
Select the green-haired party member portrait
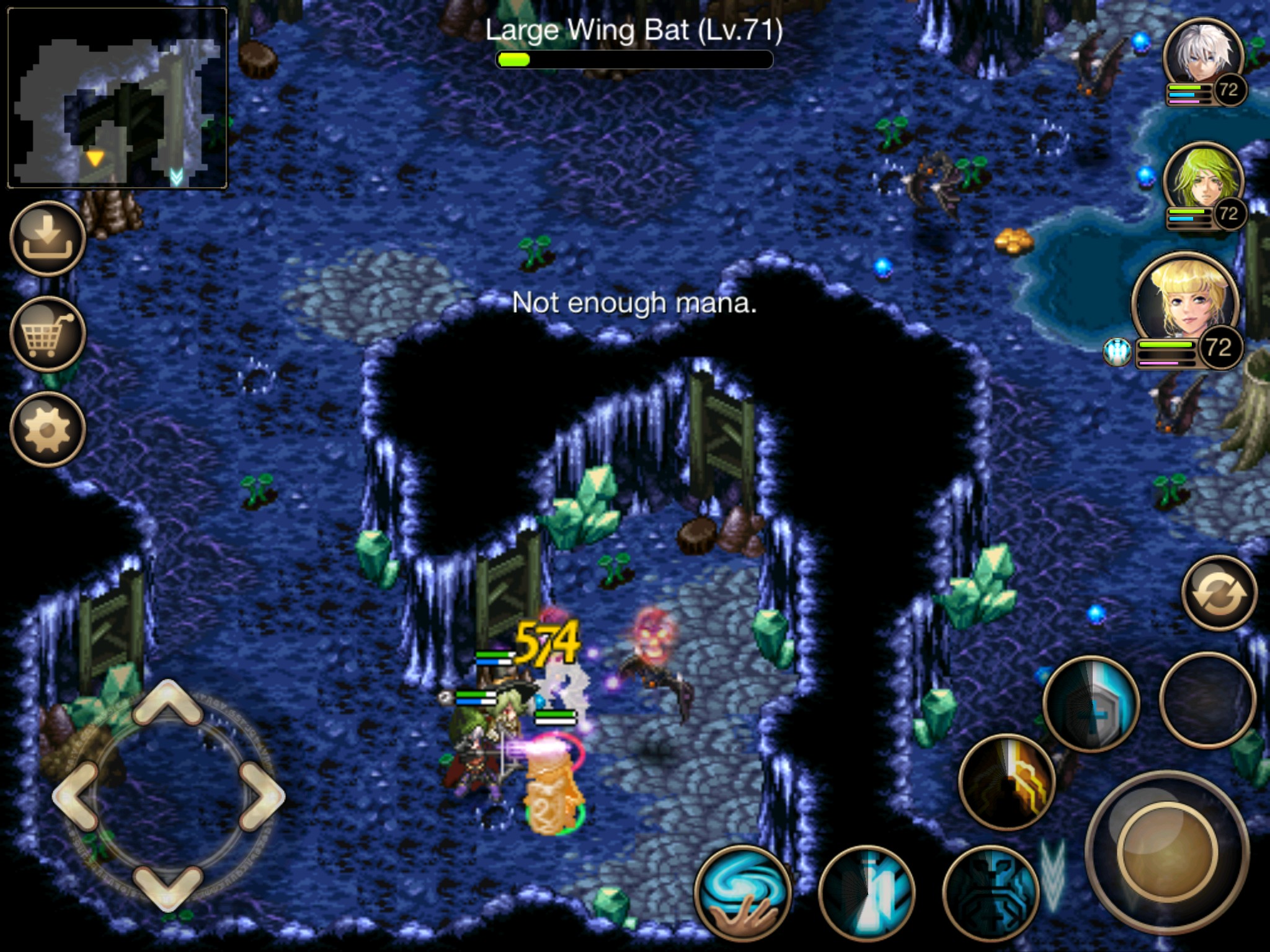(1202, 180)
